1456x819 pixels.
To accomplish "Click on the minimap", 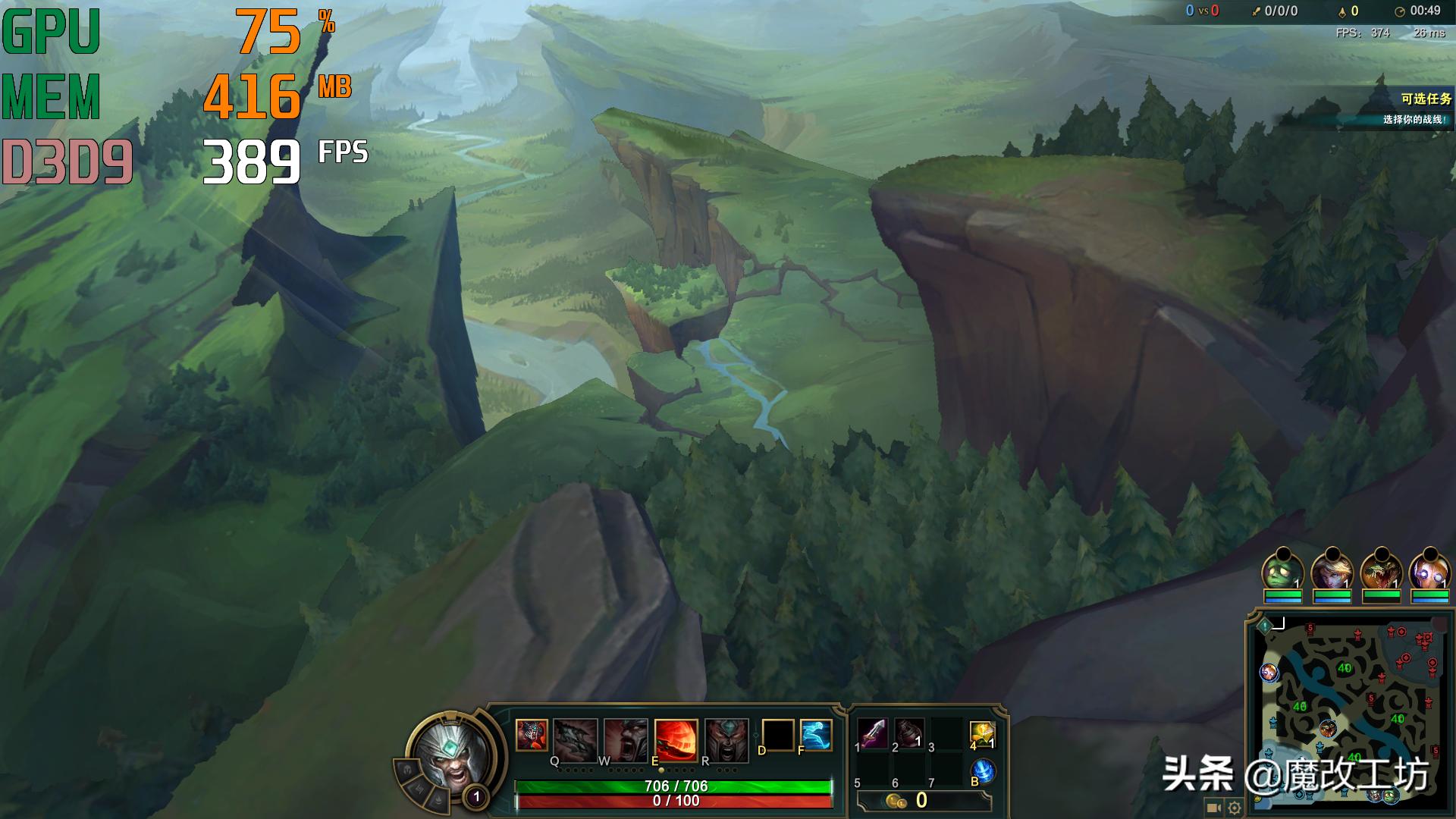I will pos(1348,705).
